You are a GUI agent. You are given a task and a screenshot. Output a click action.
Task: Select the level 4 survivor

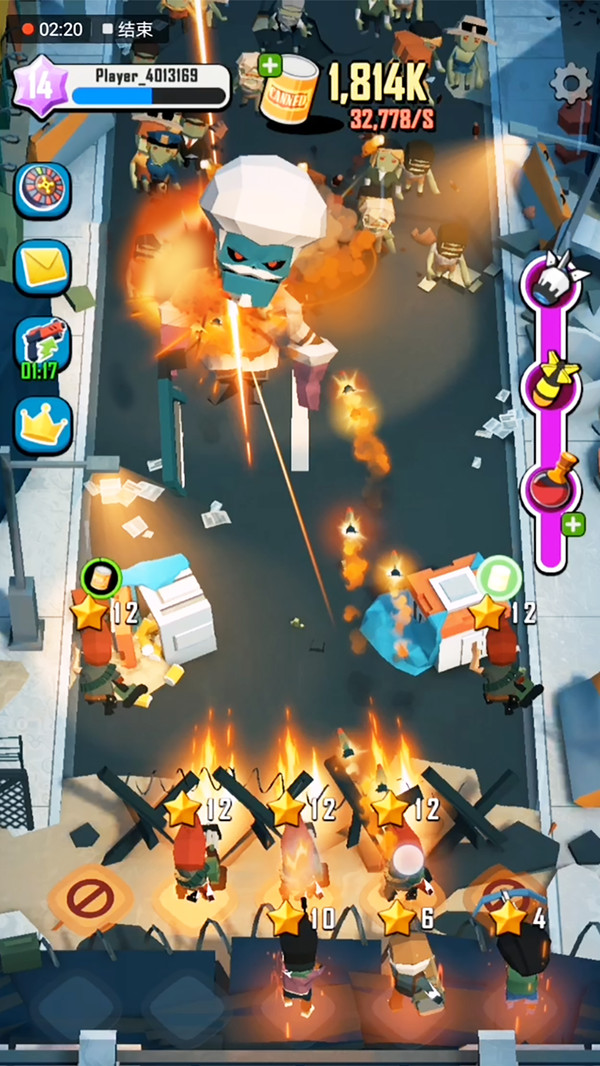click(517, 950)
